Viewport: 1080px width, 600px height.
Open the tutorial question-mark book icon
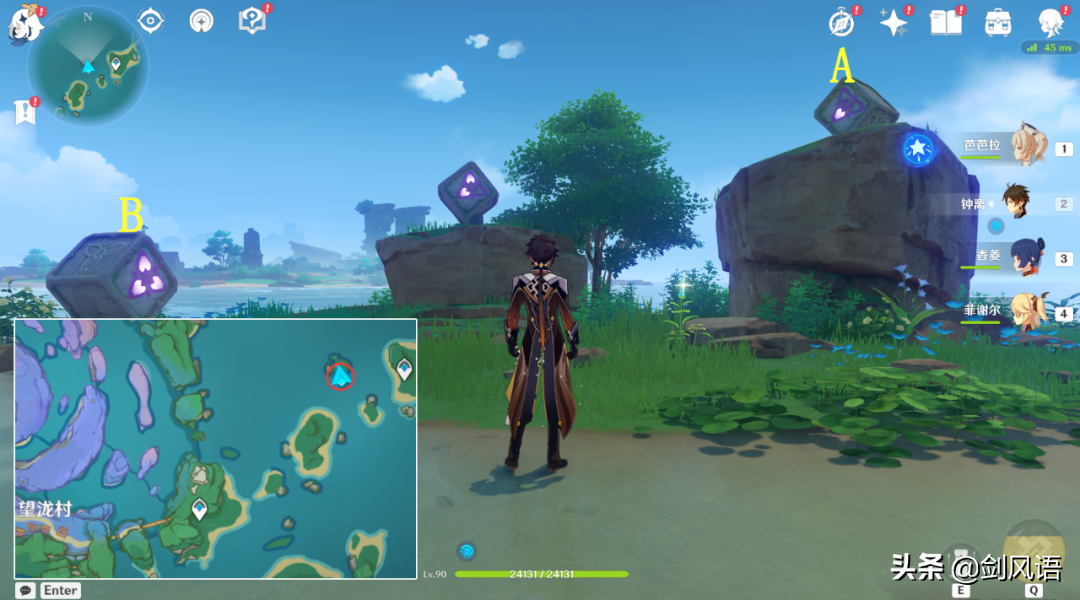click(251, 20)
